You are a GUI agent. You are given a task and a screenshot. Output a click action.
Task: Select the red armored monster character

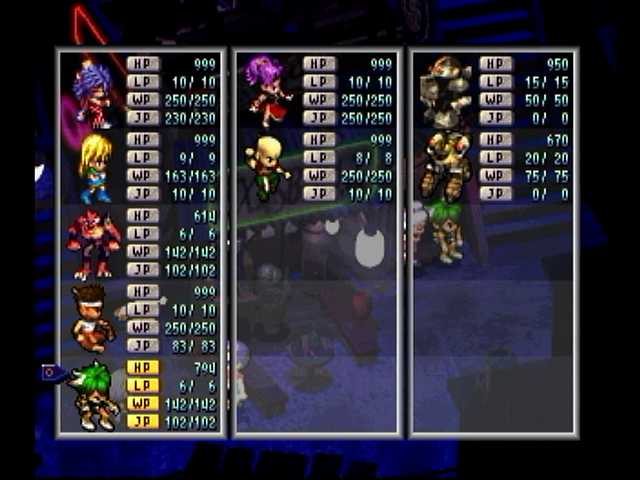pyautogui.click(x=93, y=243)
